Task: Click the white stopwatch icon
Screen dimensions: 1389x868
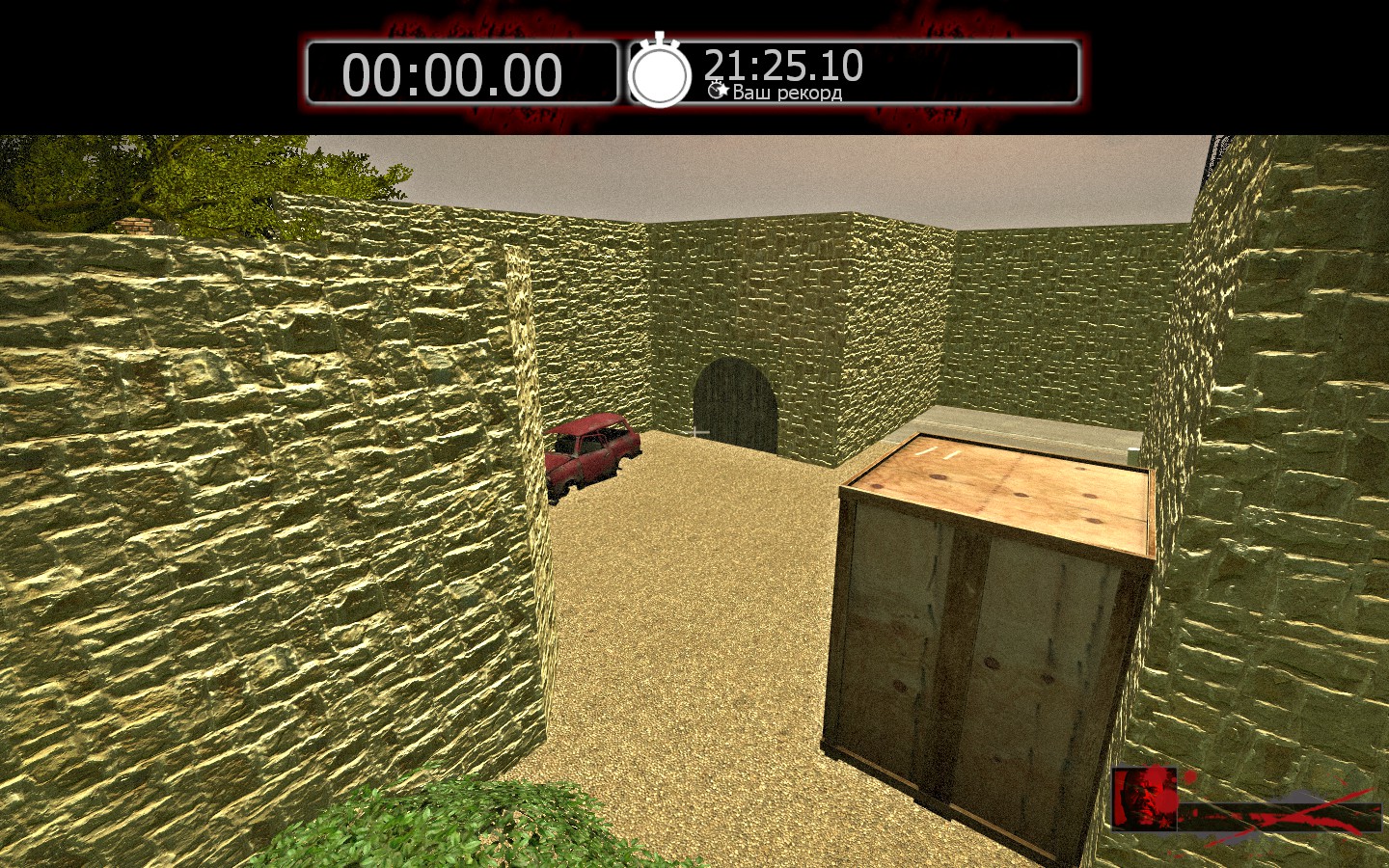Action: [x=660, y=72]
